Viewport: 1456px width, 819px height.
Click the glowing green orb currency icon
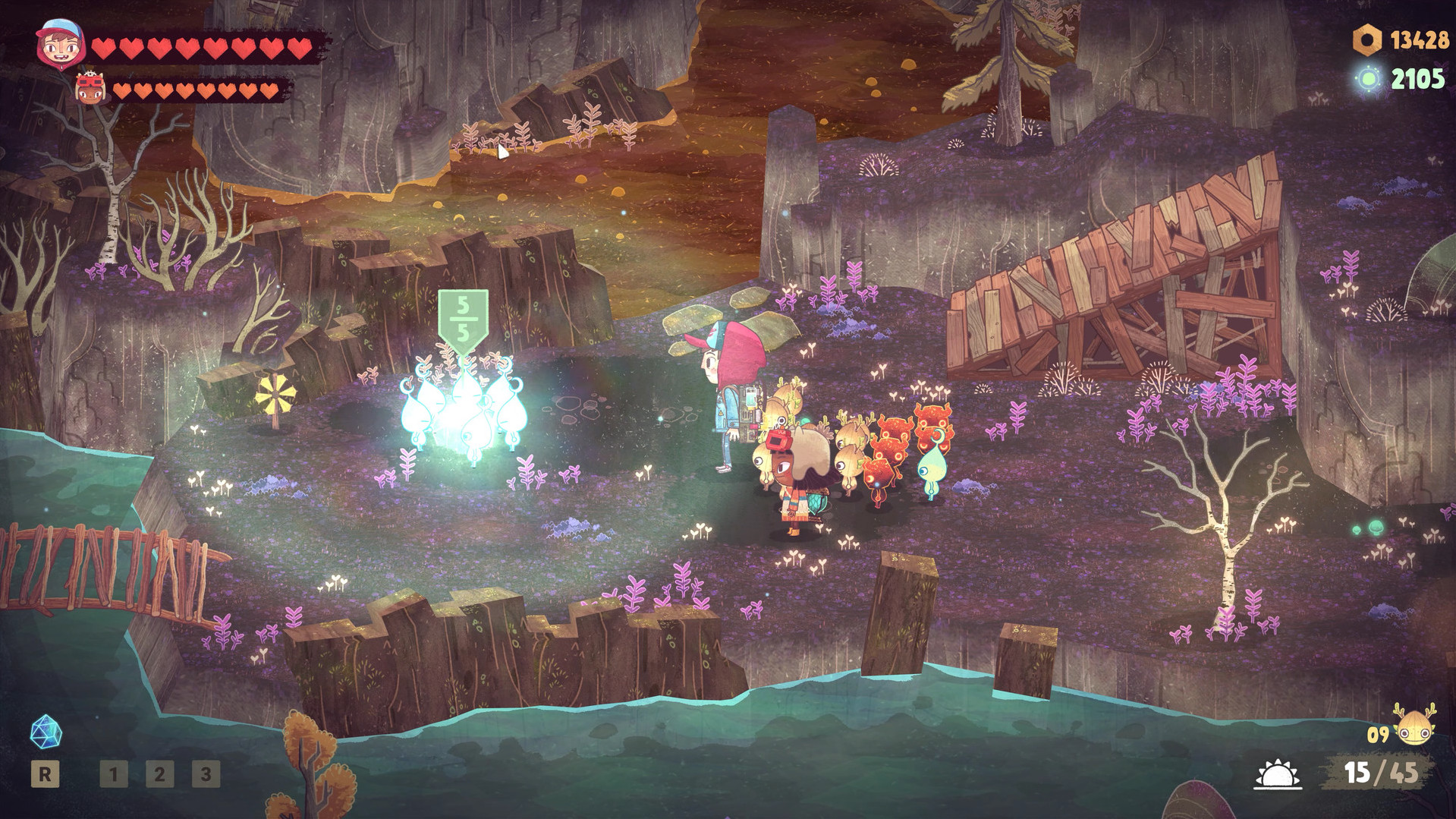[1370, 78]
